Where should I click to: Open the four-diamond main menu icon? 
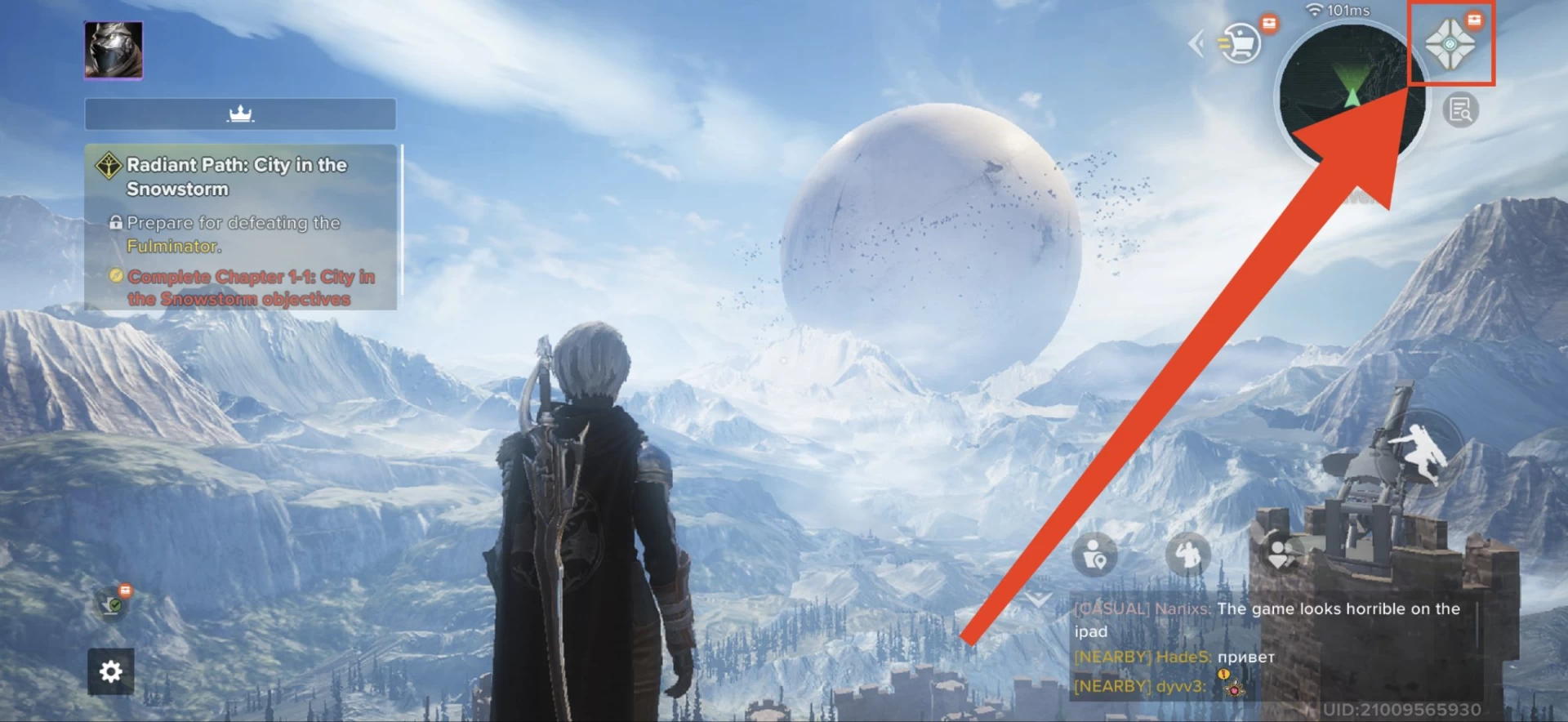[1450, 44]
